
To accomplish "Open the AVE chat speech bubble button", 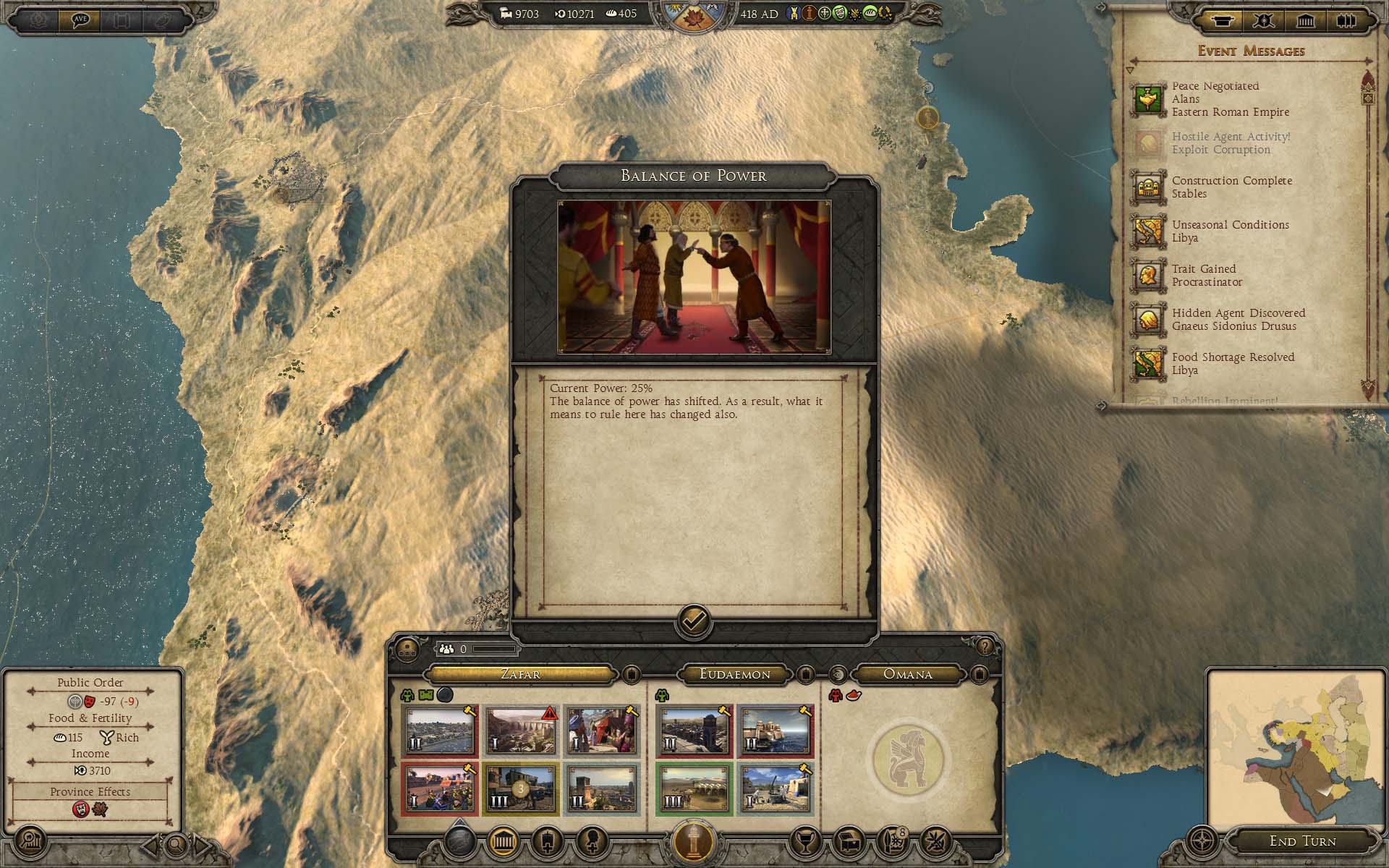I will 80,20.
